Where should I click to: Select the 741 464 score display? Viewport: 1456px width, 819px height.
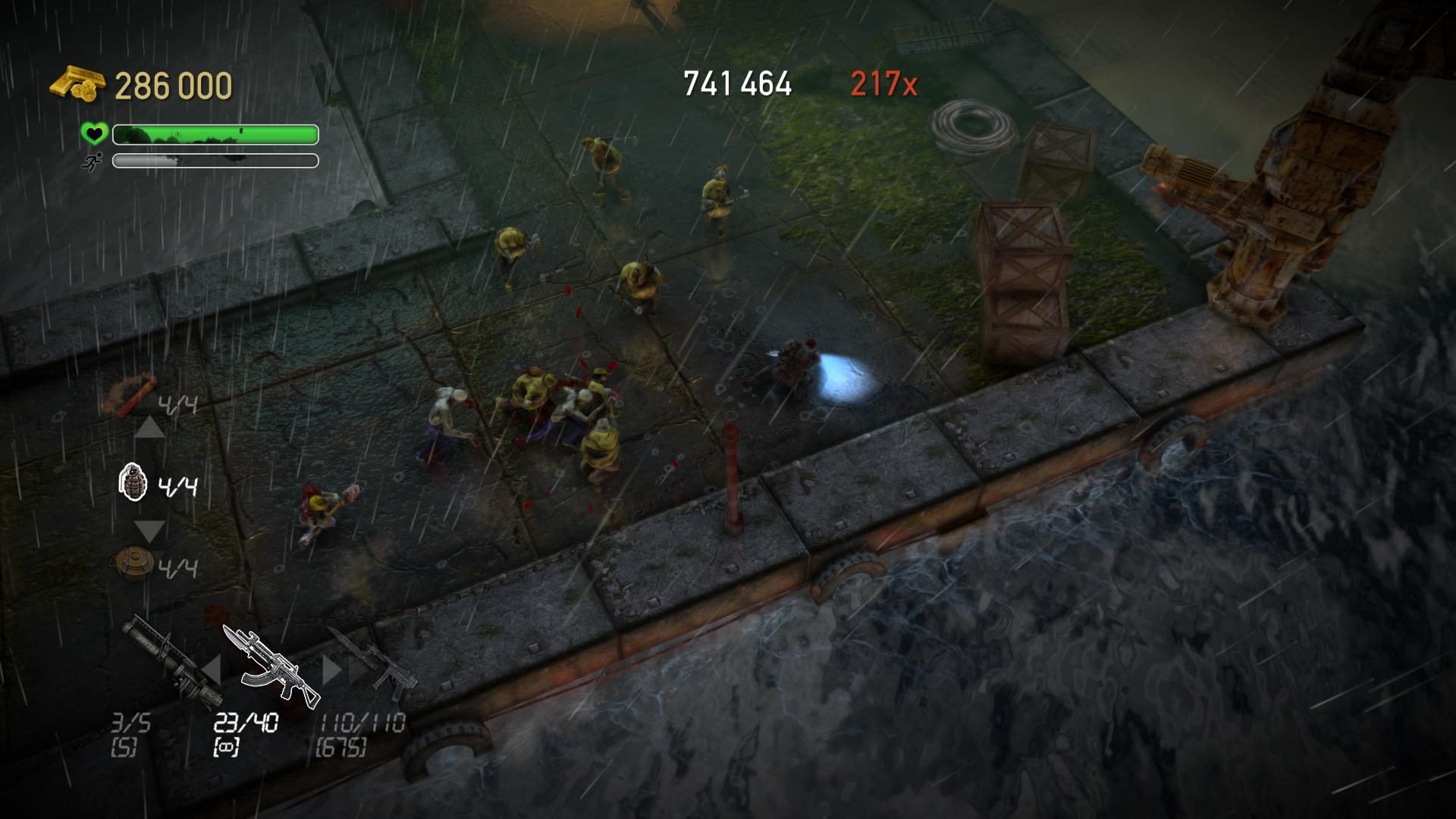click(x=737, y=81)
